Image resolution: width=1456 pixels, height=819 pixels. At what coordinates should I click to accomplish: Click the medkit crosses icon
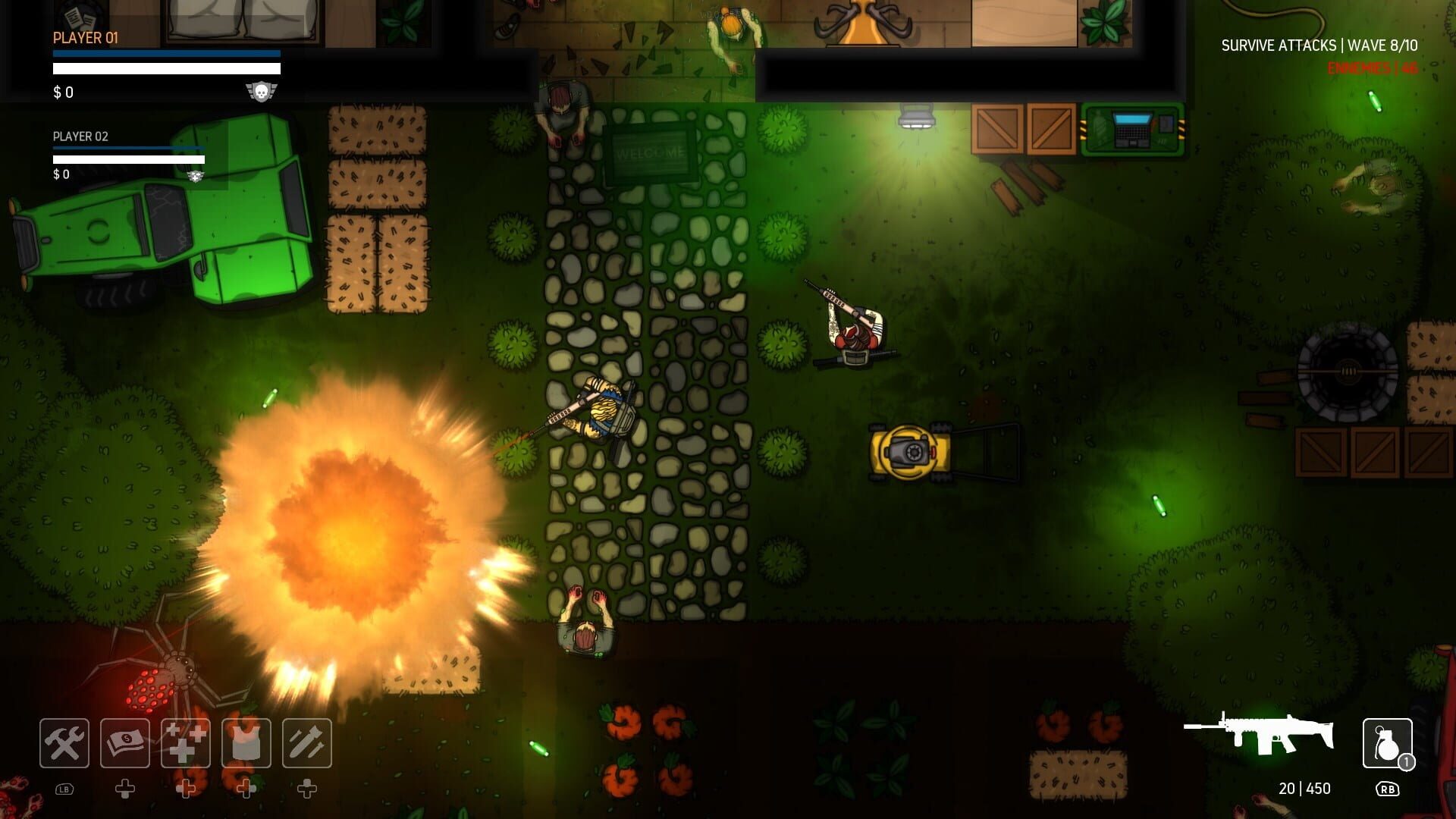click(185, 743)
